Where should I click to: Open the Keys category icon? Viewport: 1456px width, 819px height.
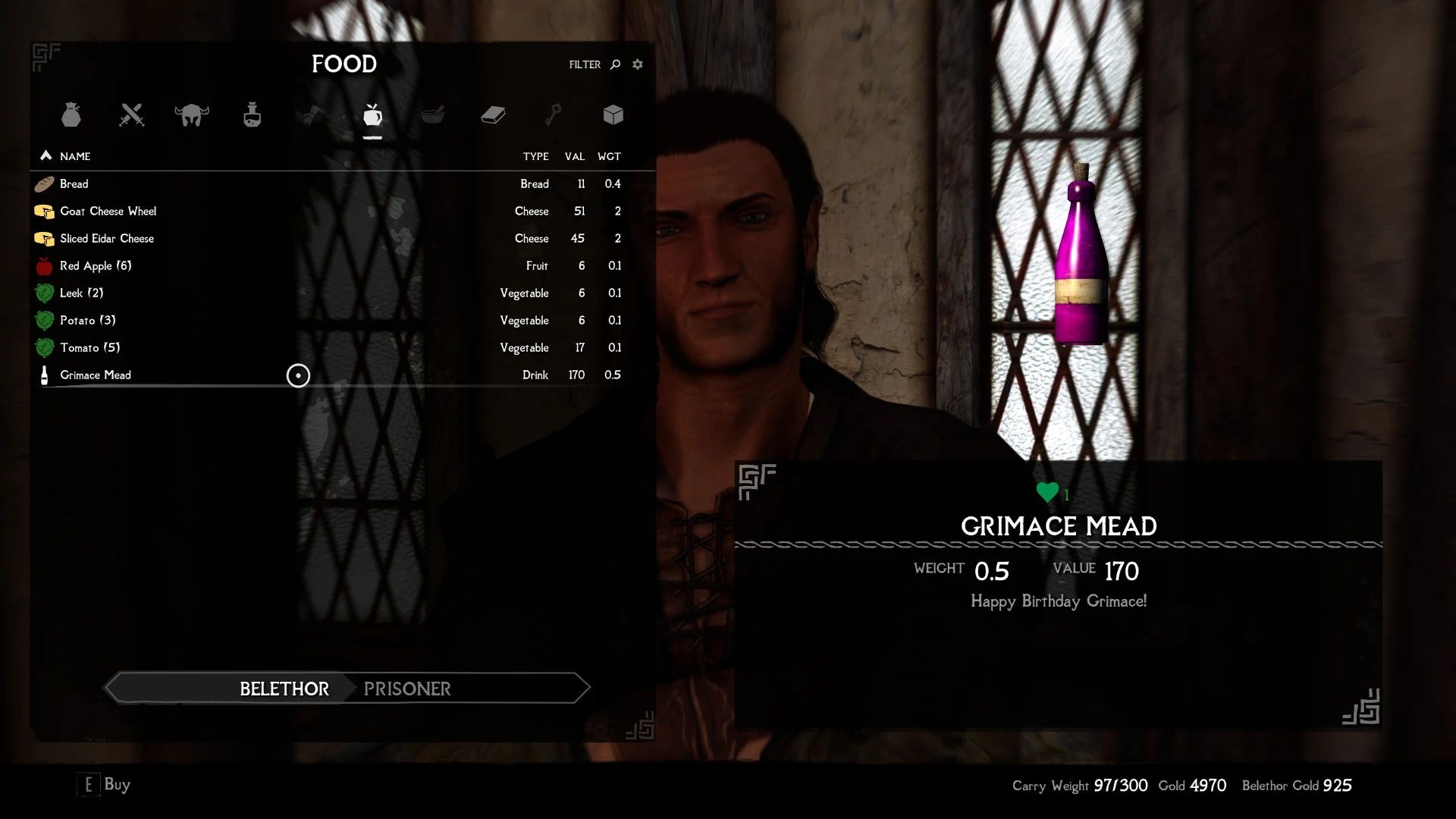click(552, 115)
